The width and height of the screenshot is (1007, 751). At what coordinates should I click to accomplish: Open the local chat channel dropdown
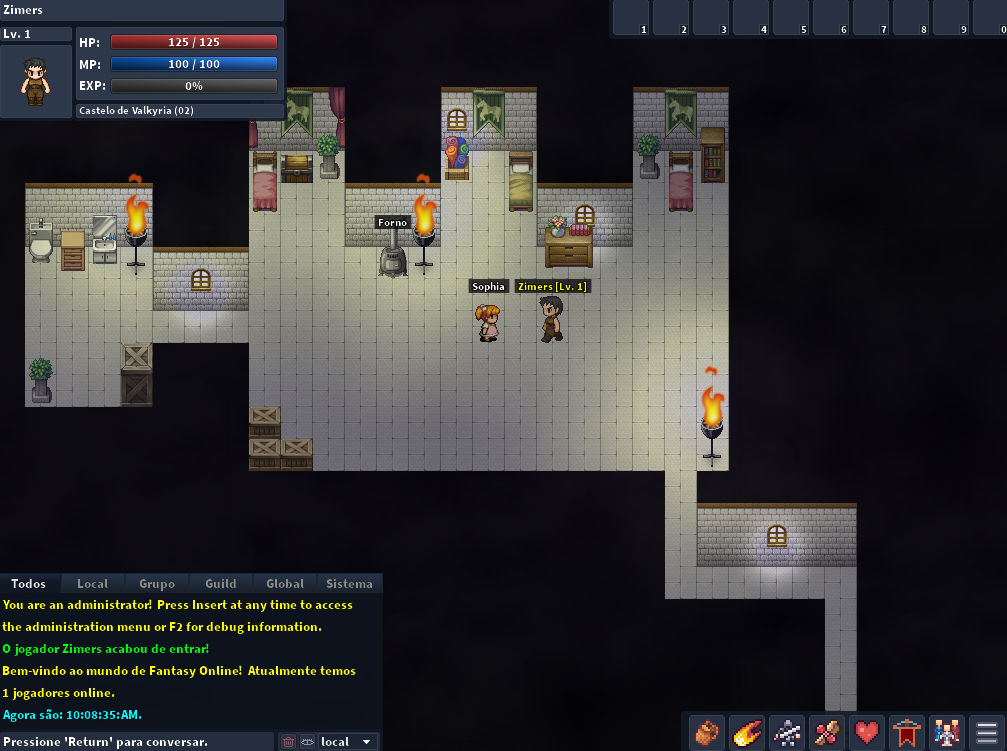point(348,742)
